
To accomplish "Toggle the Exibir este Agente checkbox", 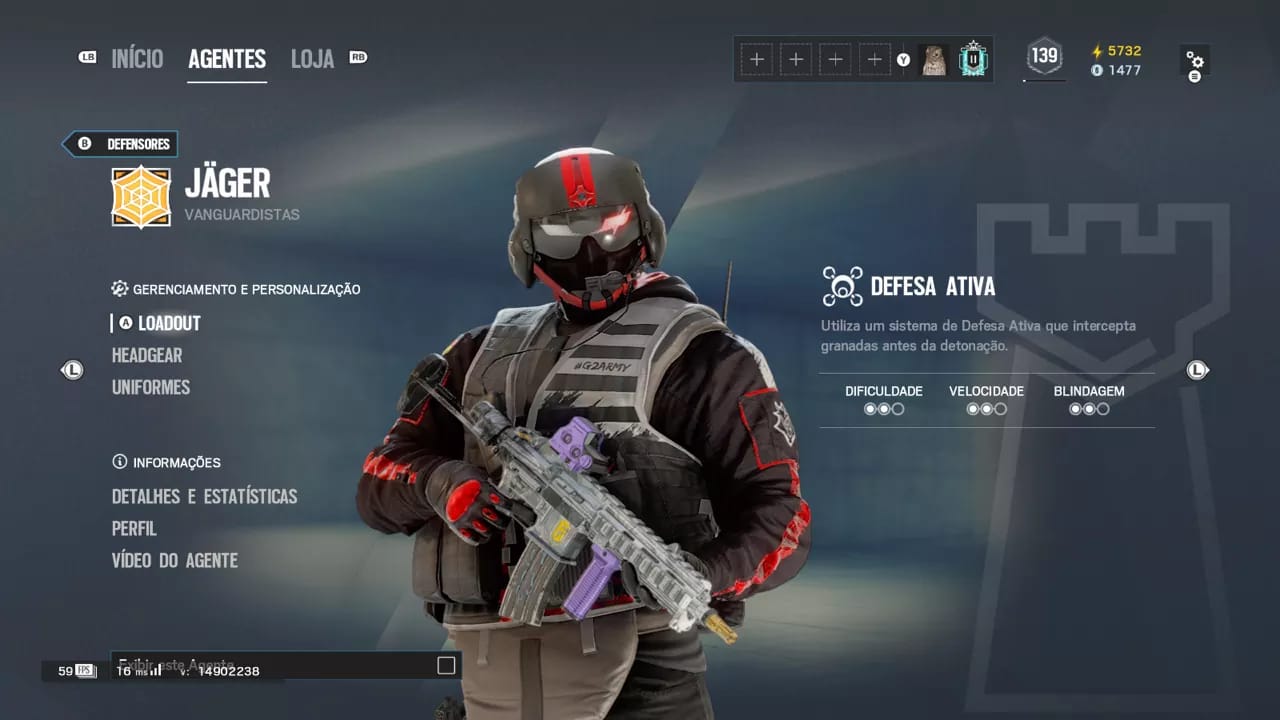I will click(444, 664).
